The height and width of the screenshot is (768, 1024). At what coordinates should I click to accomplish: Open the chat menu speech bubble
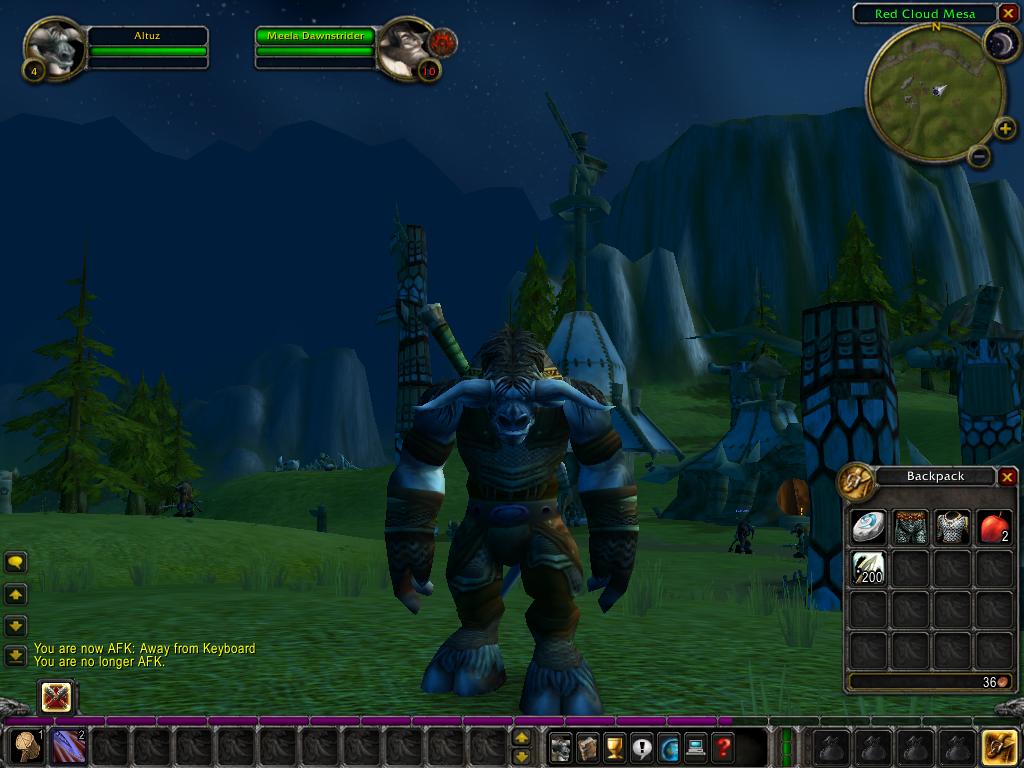coord(16,563)
